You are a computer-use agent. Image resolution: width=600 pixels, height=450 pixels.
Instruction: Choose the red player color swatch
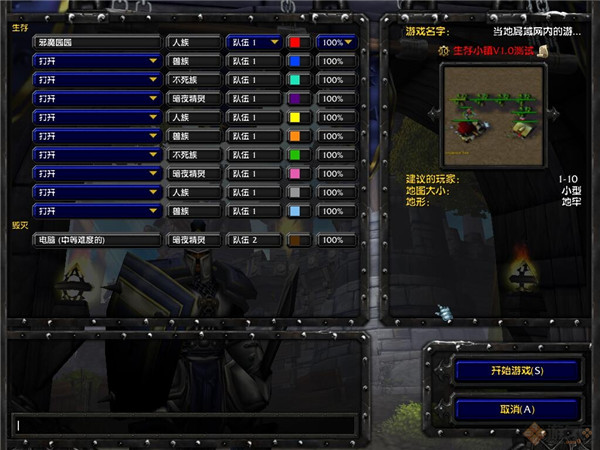[x=299, y=42]
